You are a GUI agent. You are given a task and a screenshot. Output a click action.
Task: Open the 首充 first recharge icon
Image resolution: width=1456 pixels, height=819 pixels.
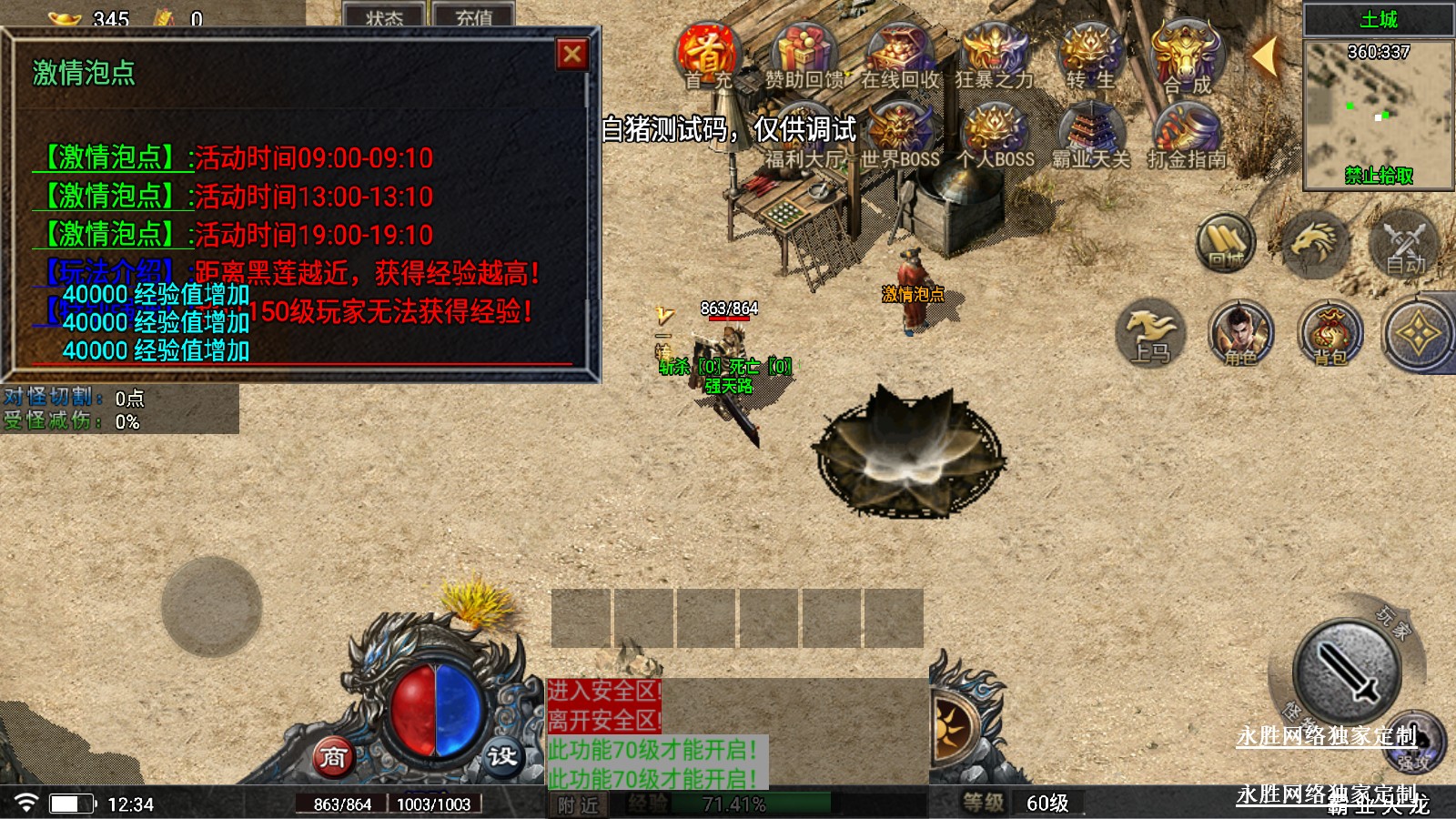(708, 56)
